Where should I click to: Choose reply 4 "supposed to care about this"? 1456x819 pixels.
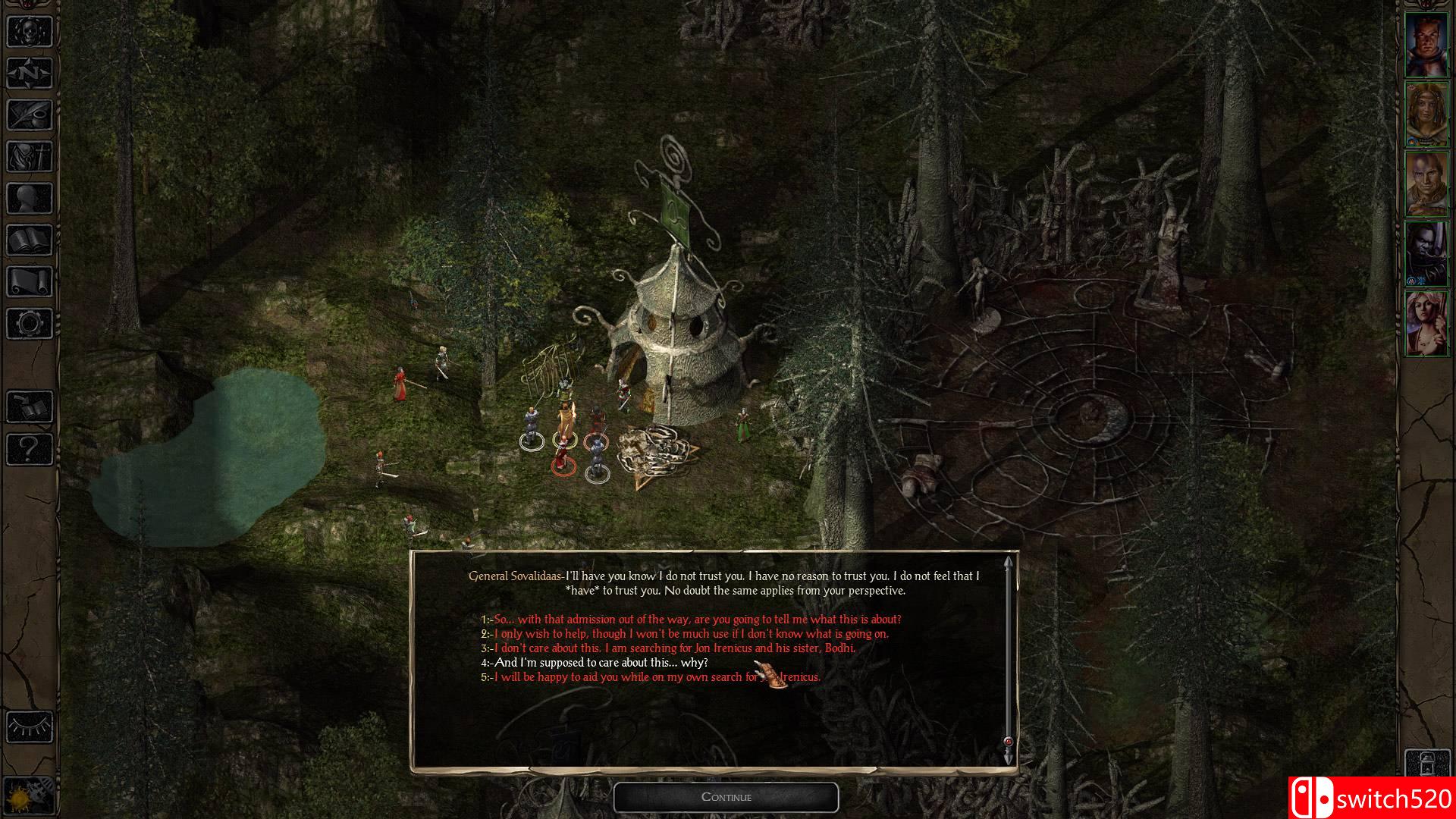[600, 663]
